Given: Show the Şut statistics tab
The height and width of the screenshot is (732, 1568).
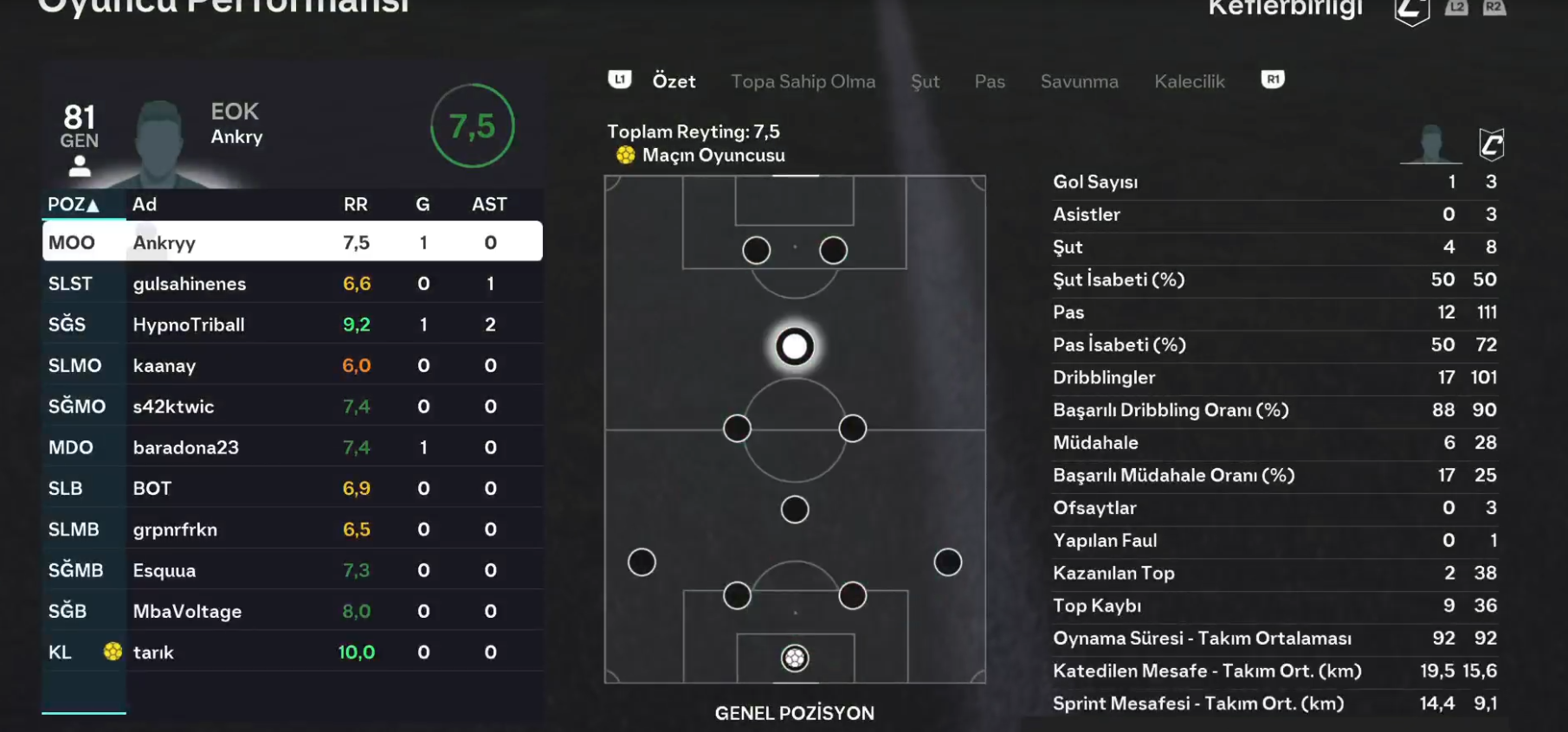Looking at the screenshot, I should tap(925, 81).
